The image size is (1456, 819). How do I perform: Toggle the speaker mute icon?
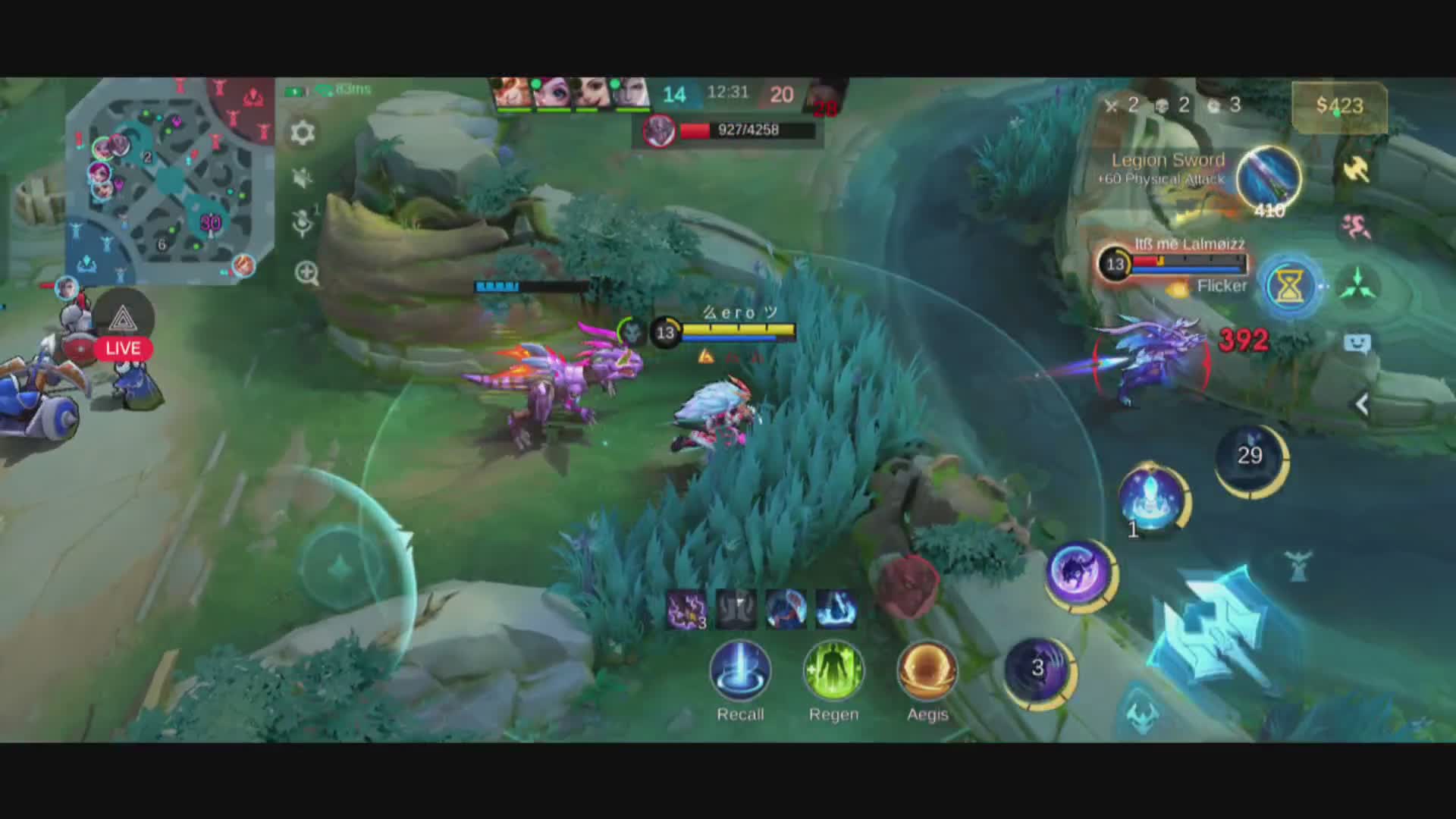pyautogui.click(x=303, y=177)
